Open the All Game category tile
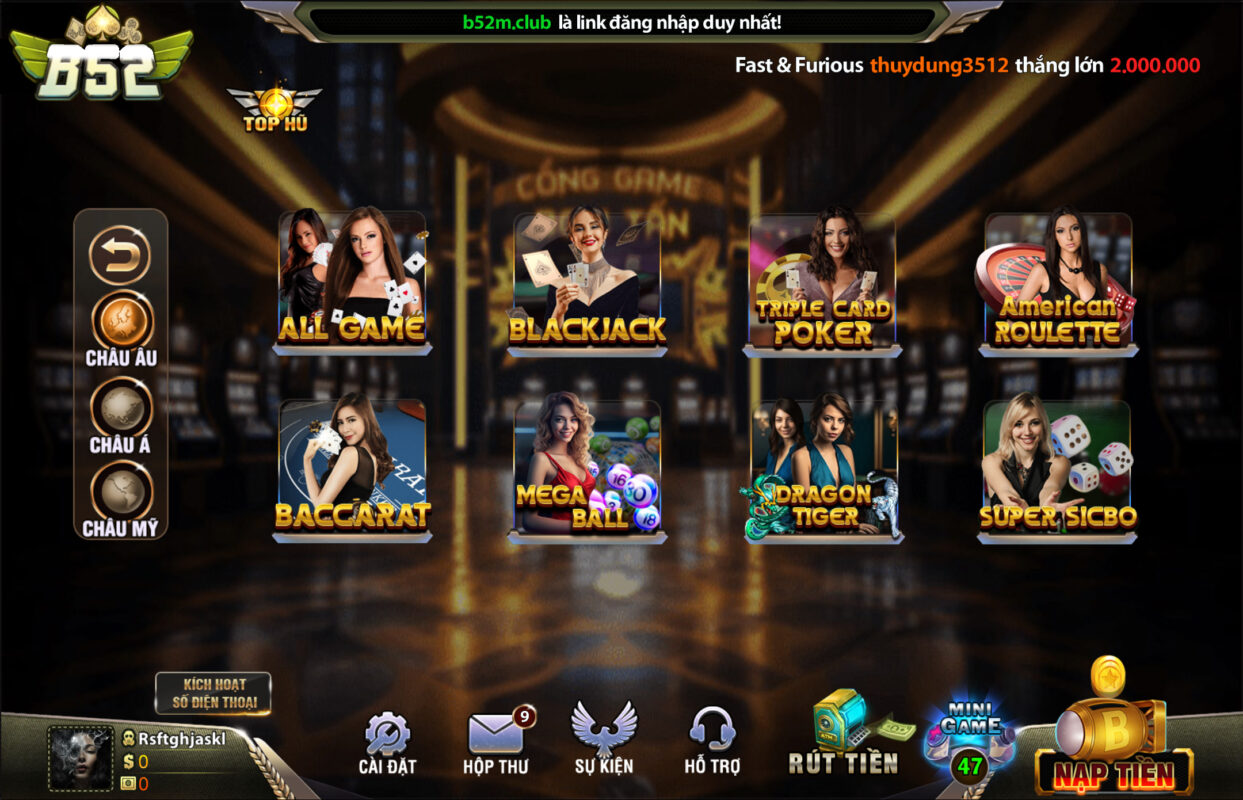This screenshot has height=800, width=1243. (x=352, y=280)
